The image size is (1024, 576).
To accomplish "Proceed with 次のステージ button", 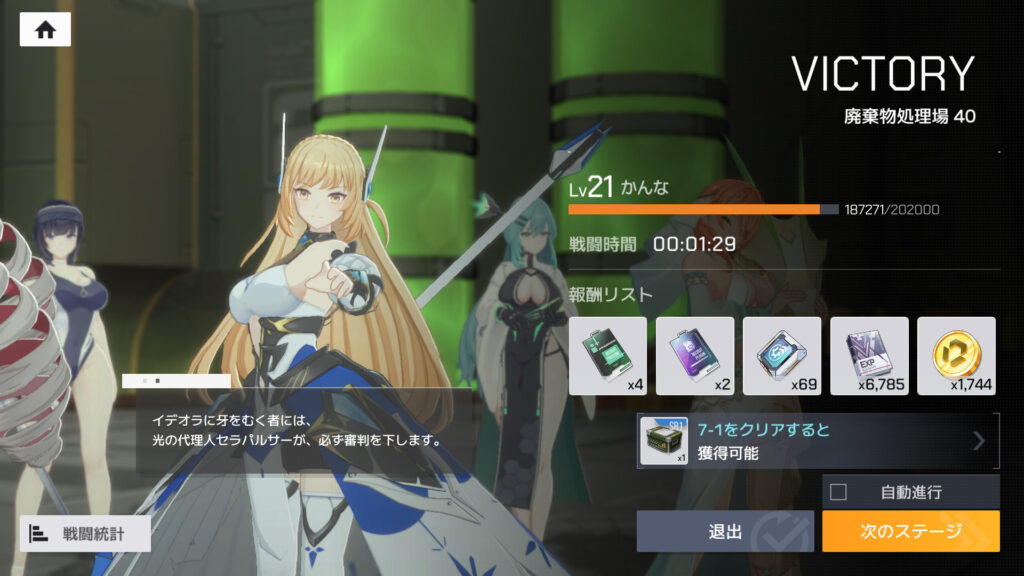I will (x=910, y=531).
